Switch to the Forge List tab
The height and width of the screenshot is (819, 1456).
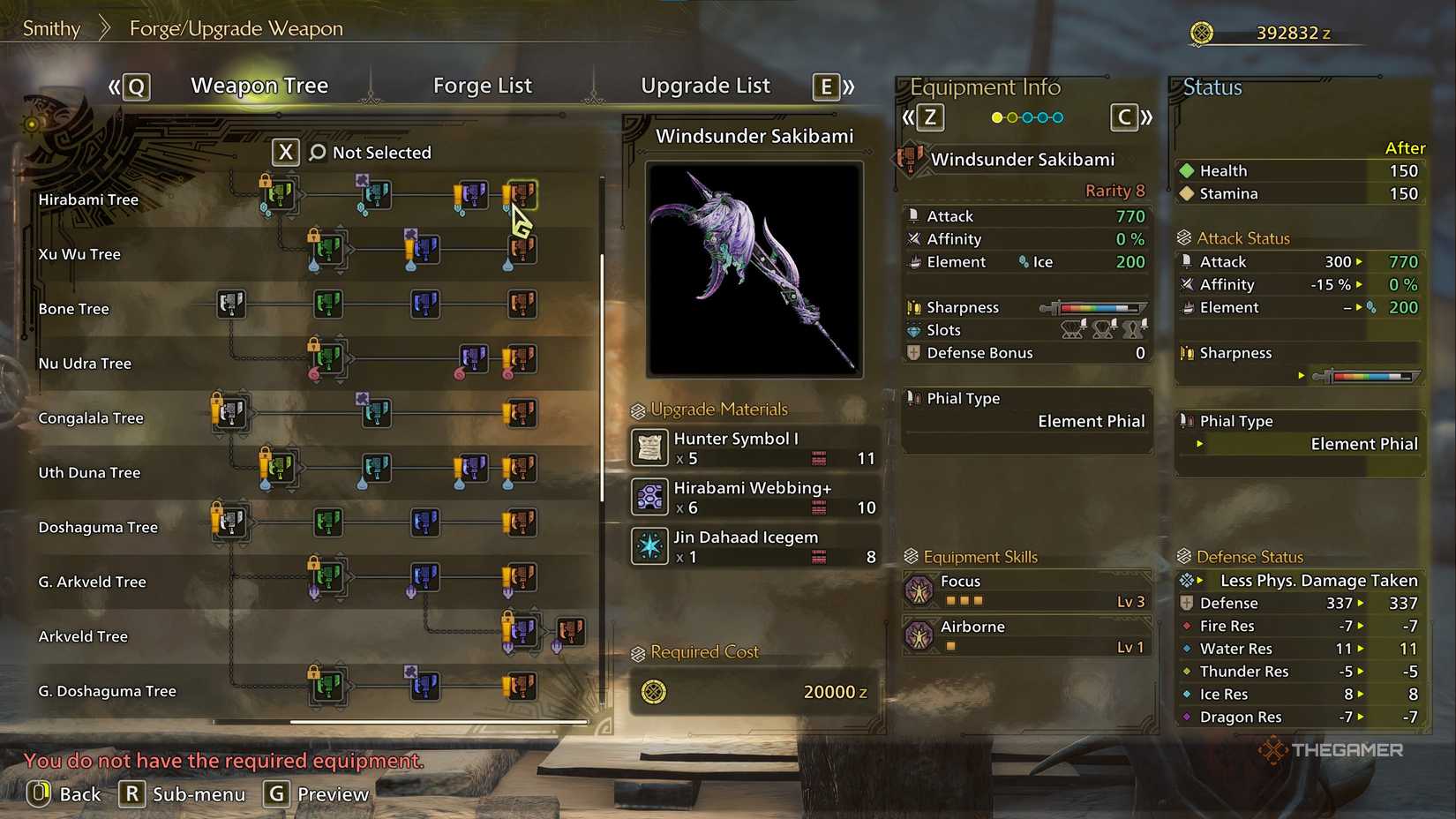click(483, 85)
